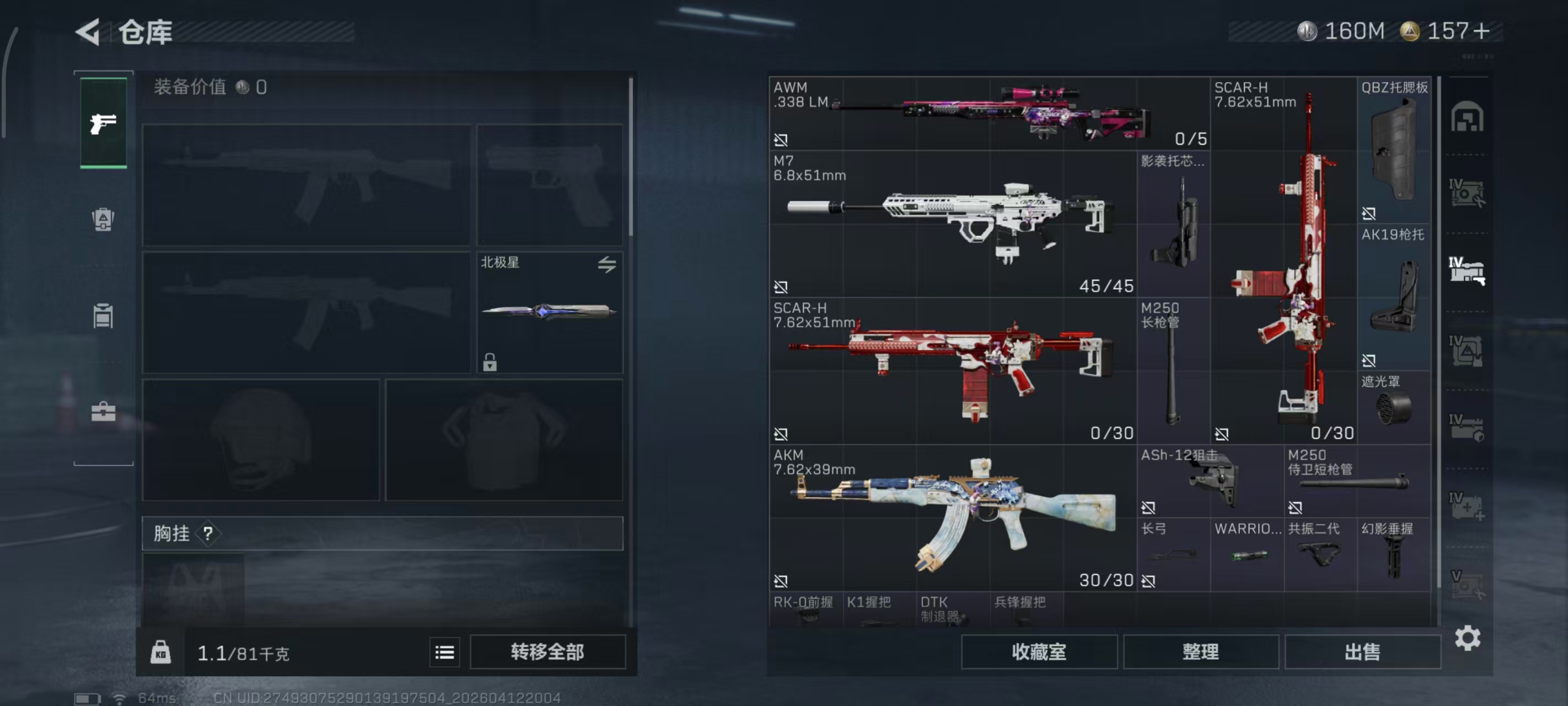Open the gear settings icon
Screen dimensions: 1568x706
click(x=1467, y=638)
